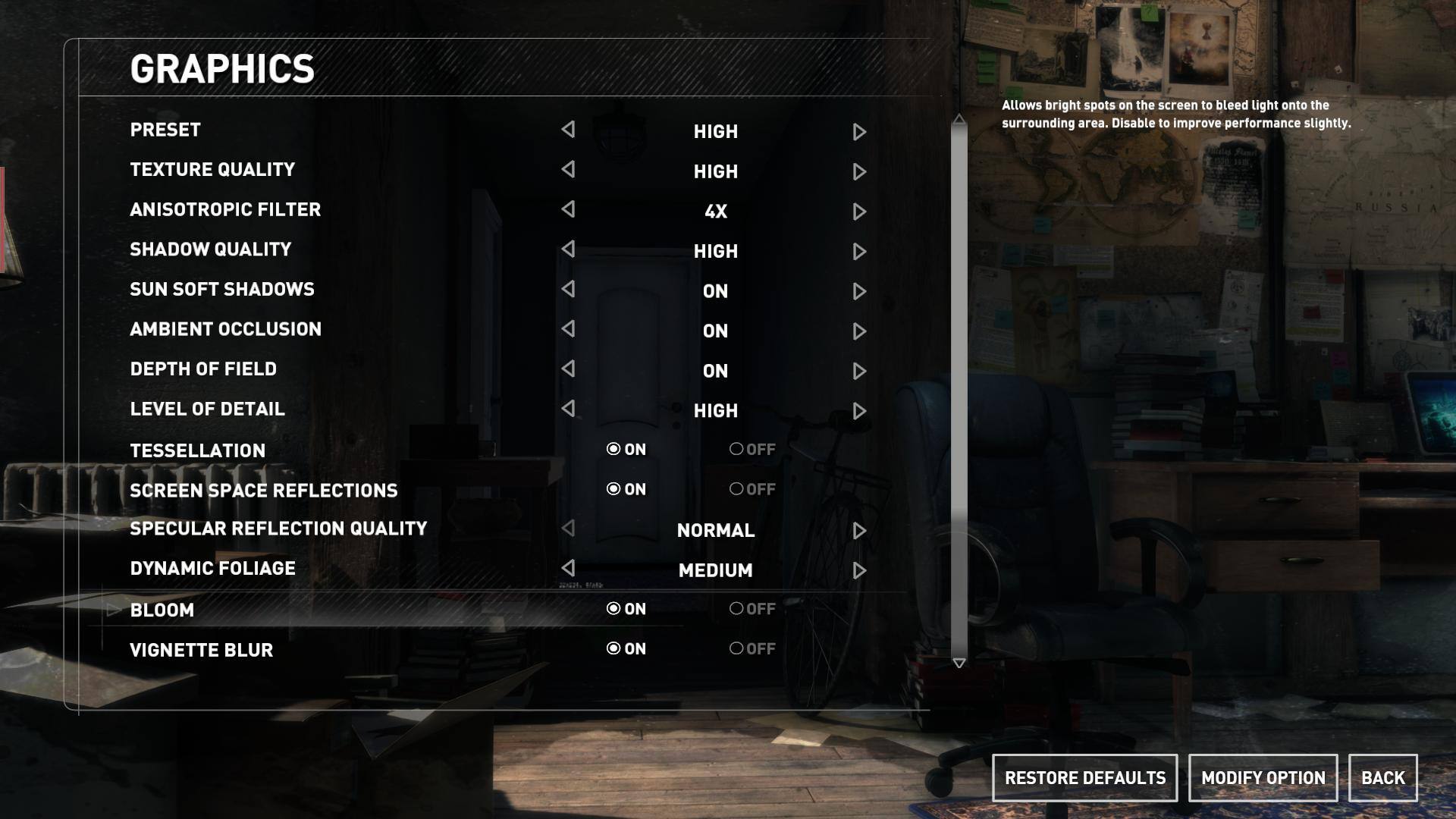Go back with the Back button
This screenshot has height=819, width=1456.
coord(1382,778)
